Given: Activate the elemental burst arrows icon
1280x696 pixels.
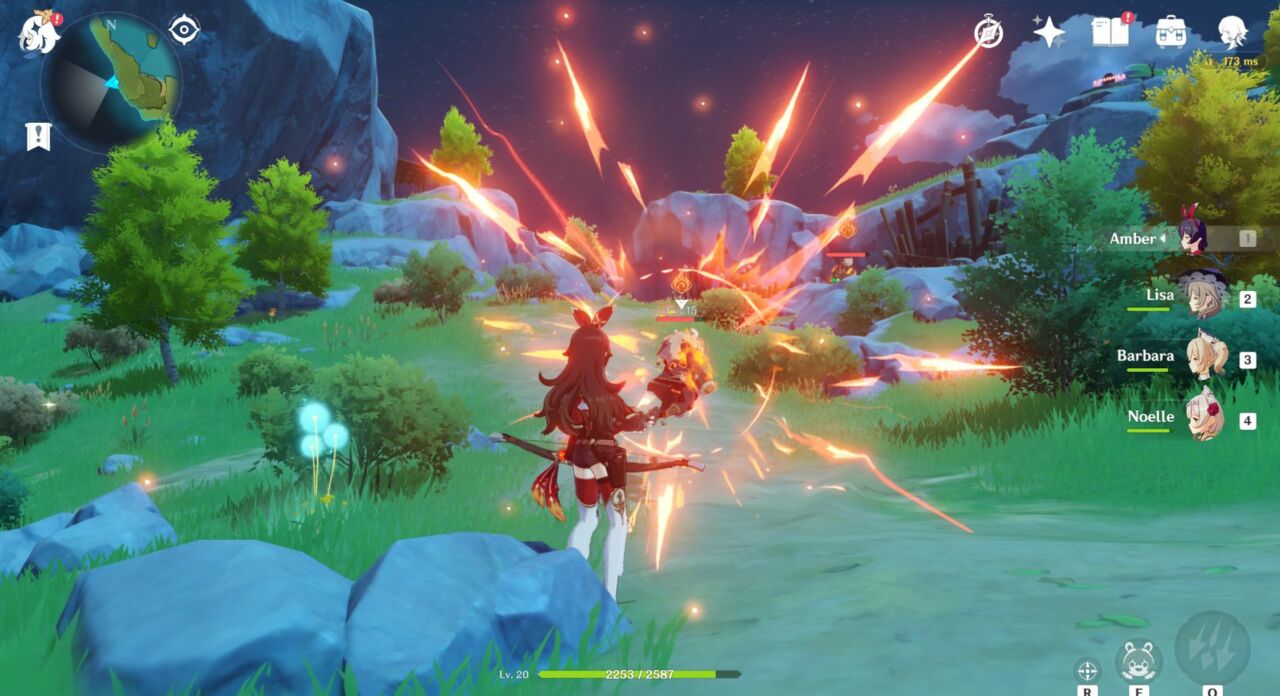Looking at the screenshot, I should pos(1212,648).
